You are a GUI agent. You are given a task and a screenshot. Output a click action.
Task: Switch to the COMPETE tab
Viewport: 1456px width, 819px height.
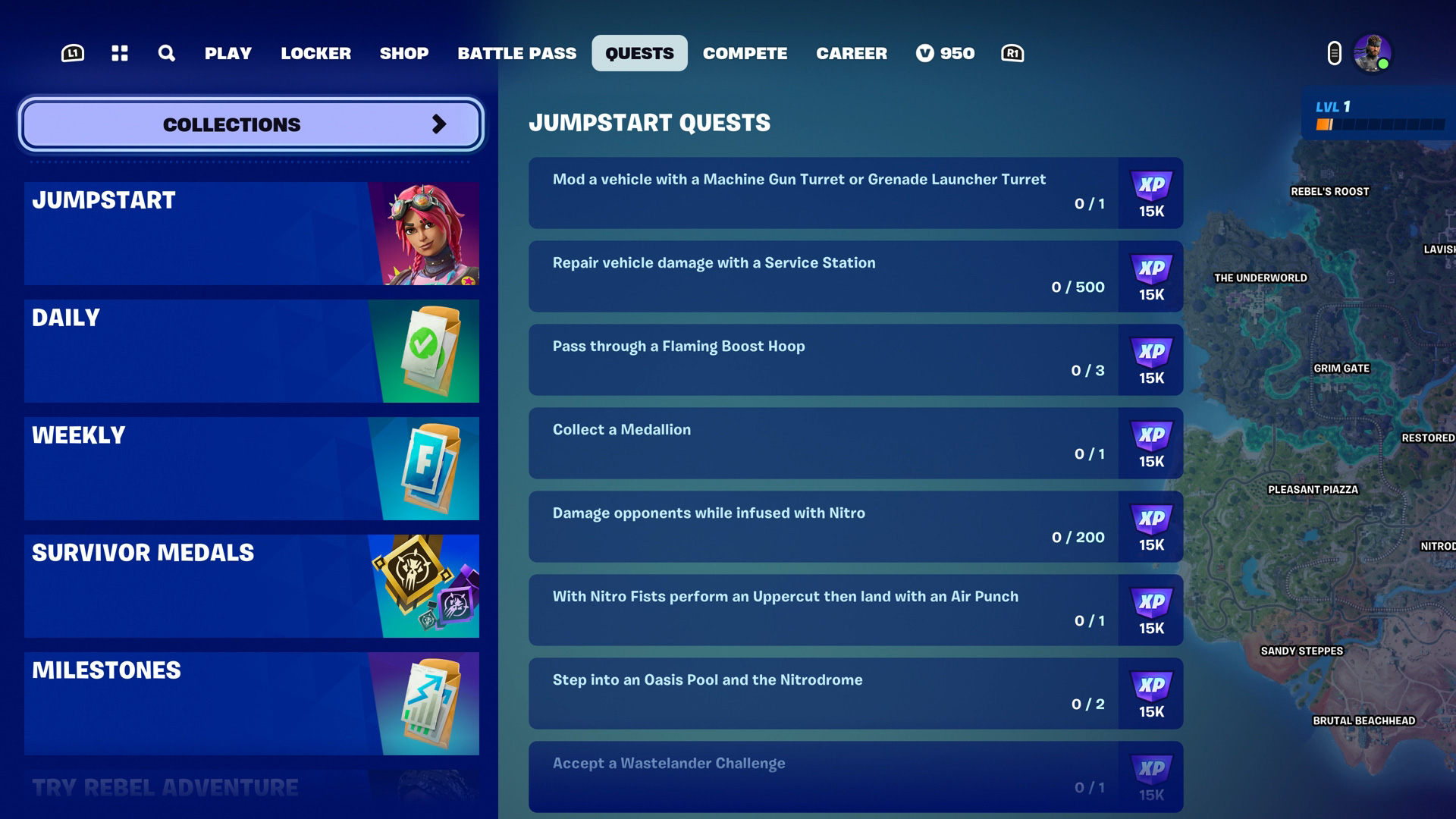click(745, 53)
